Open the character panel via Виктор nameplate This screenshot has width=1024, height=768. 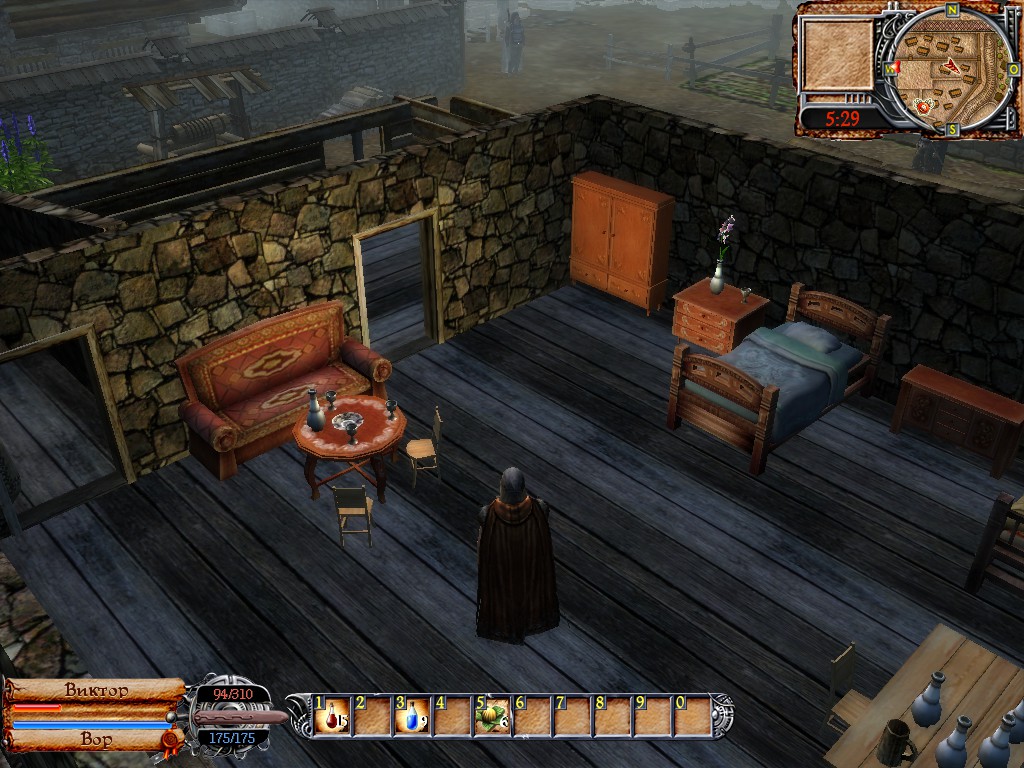click(96, 690)
